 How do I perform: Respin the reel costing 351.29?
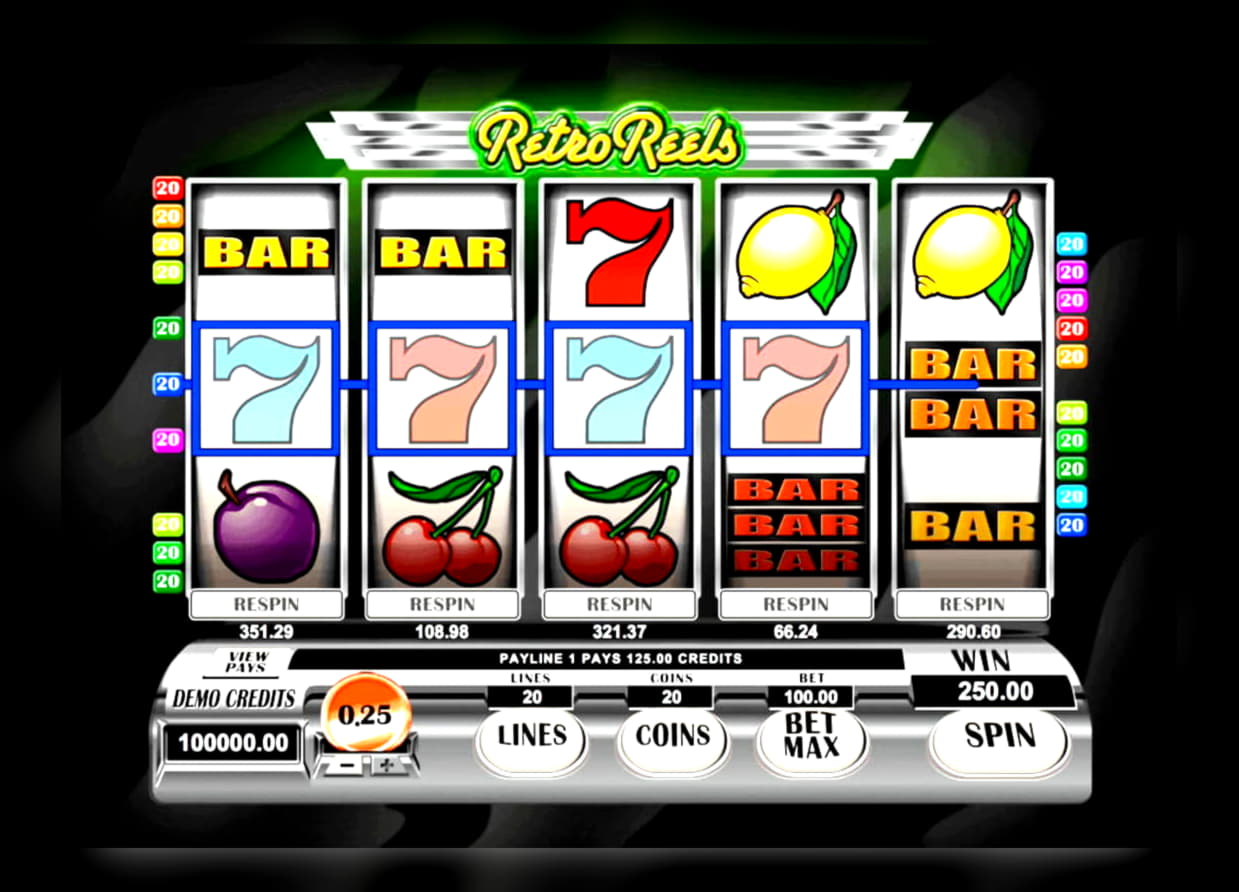click(266, 604)
